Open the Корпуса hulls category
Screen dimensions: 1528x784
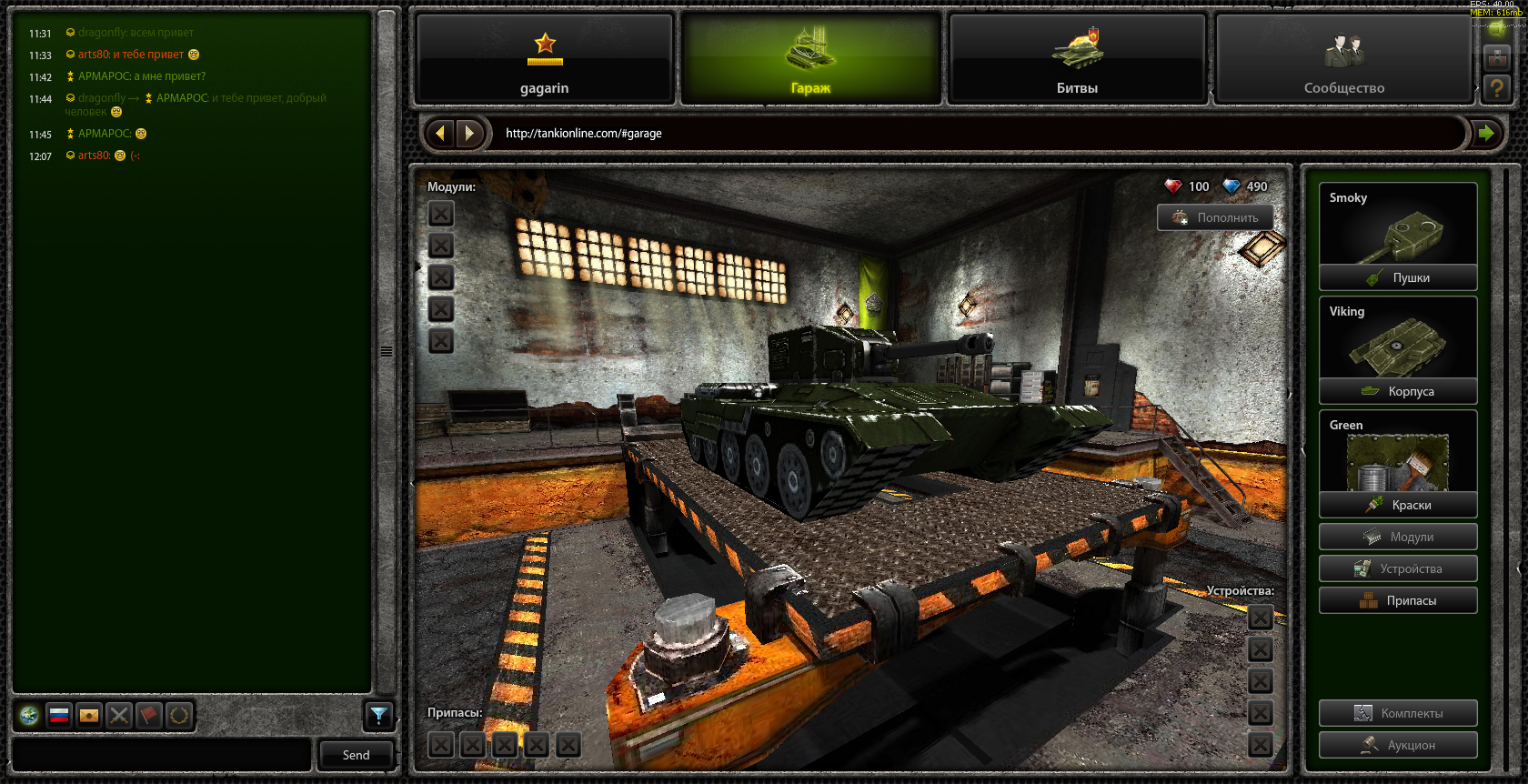1398,391
